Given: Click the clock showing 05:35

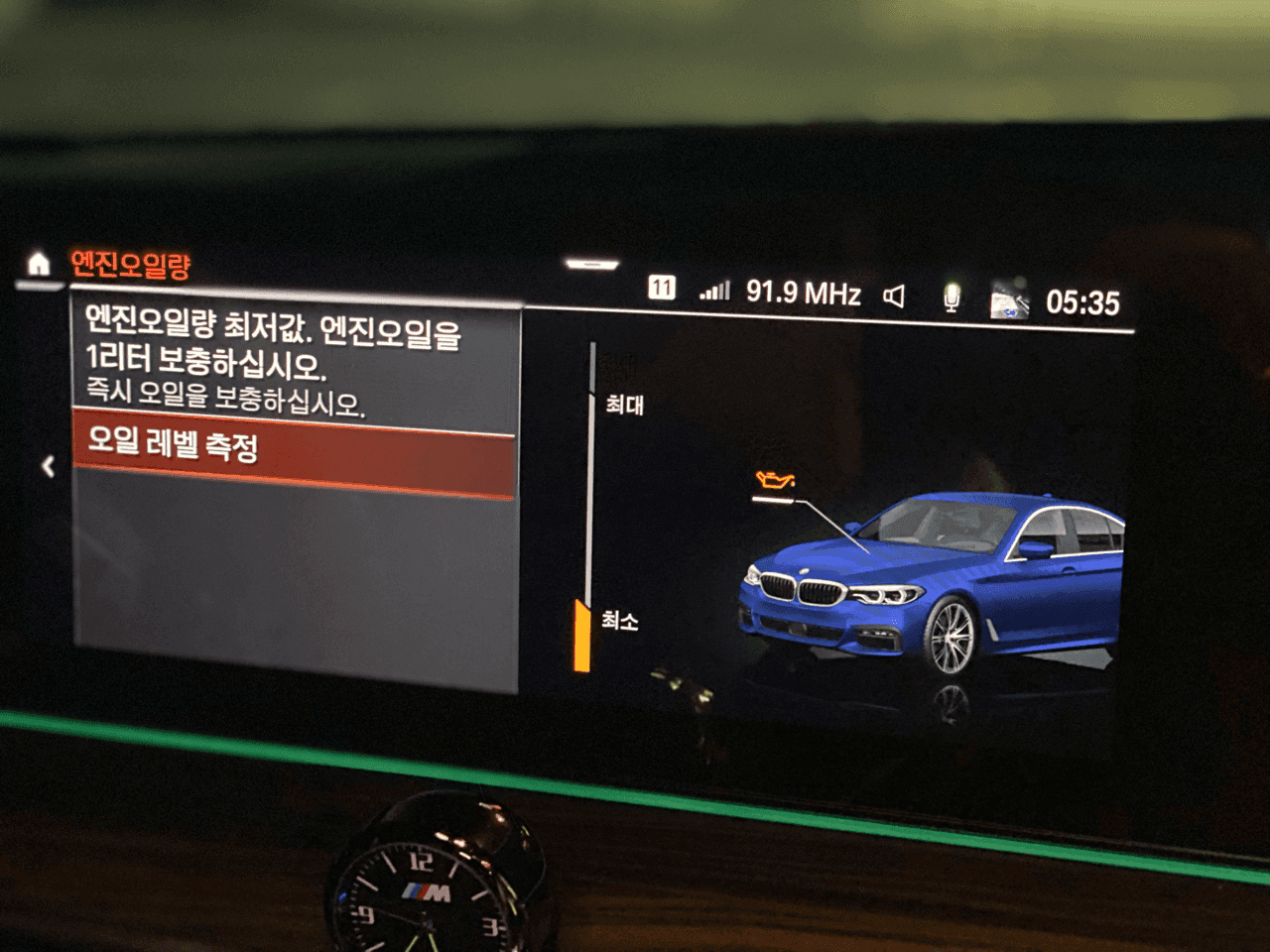Looking at the screenshot, I should coord(1082,303).
